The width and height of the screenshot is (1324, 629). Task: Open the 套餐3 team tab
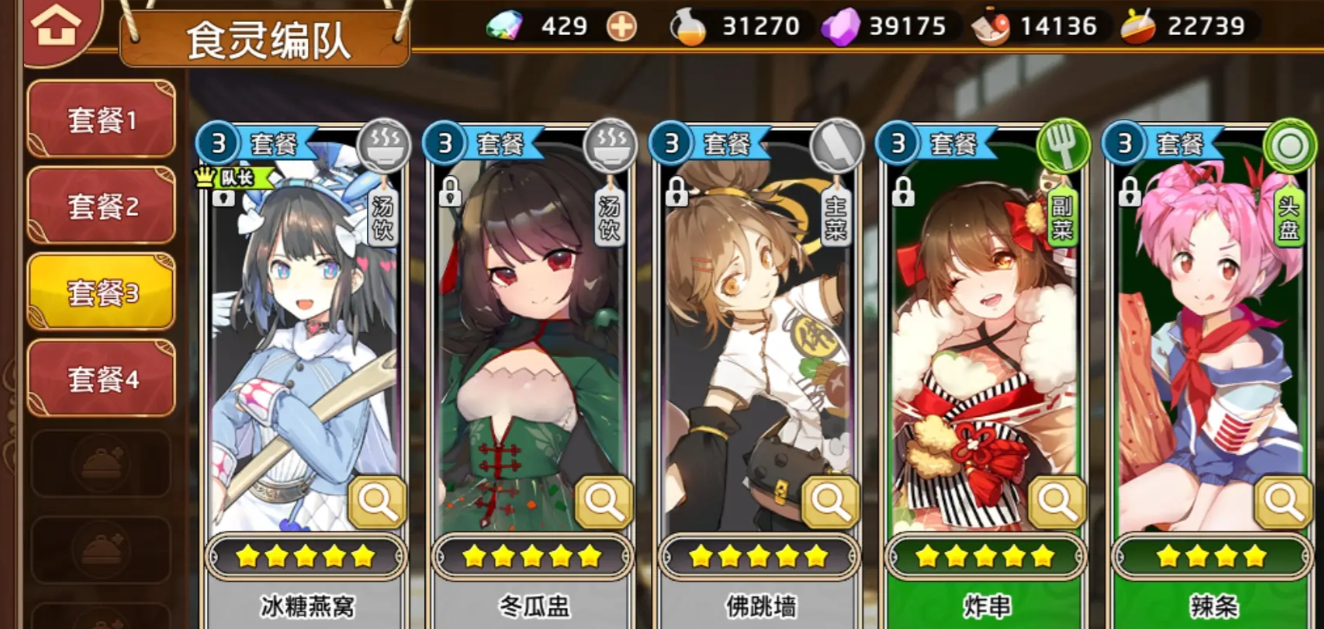pyautogui.click(x=101, y=292)
